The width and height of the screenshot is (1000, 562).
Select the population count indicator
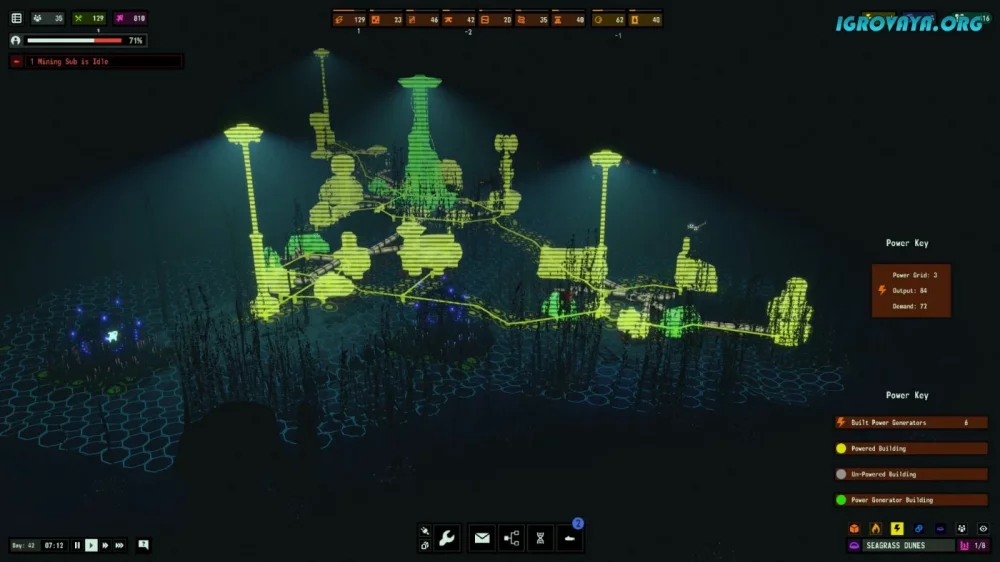pos(48,18)
